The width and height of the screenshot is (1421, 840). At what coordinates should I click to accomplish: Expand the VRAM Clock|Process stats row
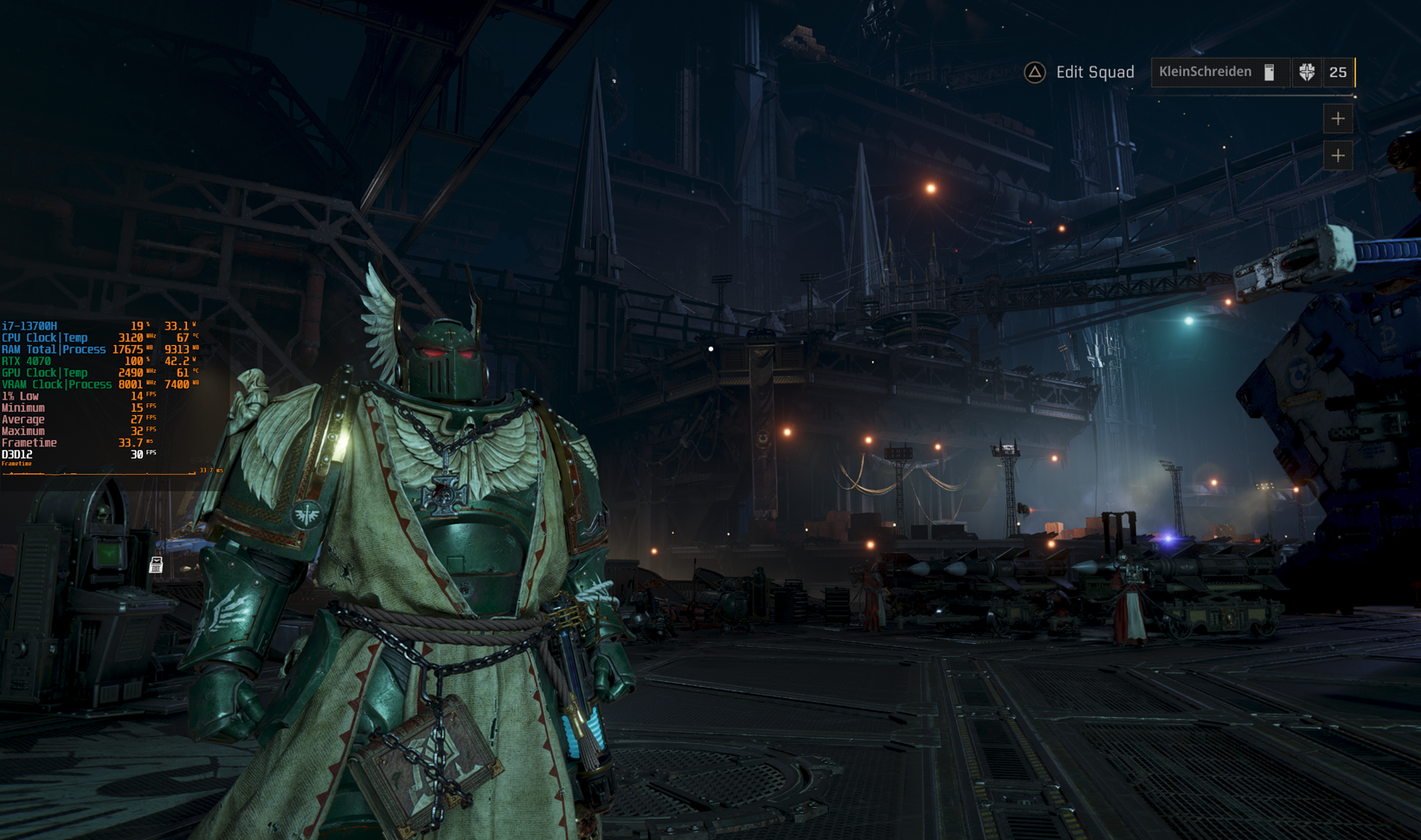55,384
